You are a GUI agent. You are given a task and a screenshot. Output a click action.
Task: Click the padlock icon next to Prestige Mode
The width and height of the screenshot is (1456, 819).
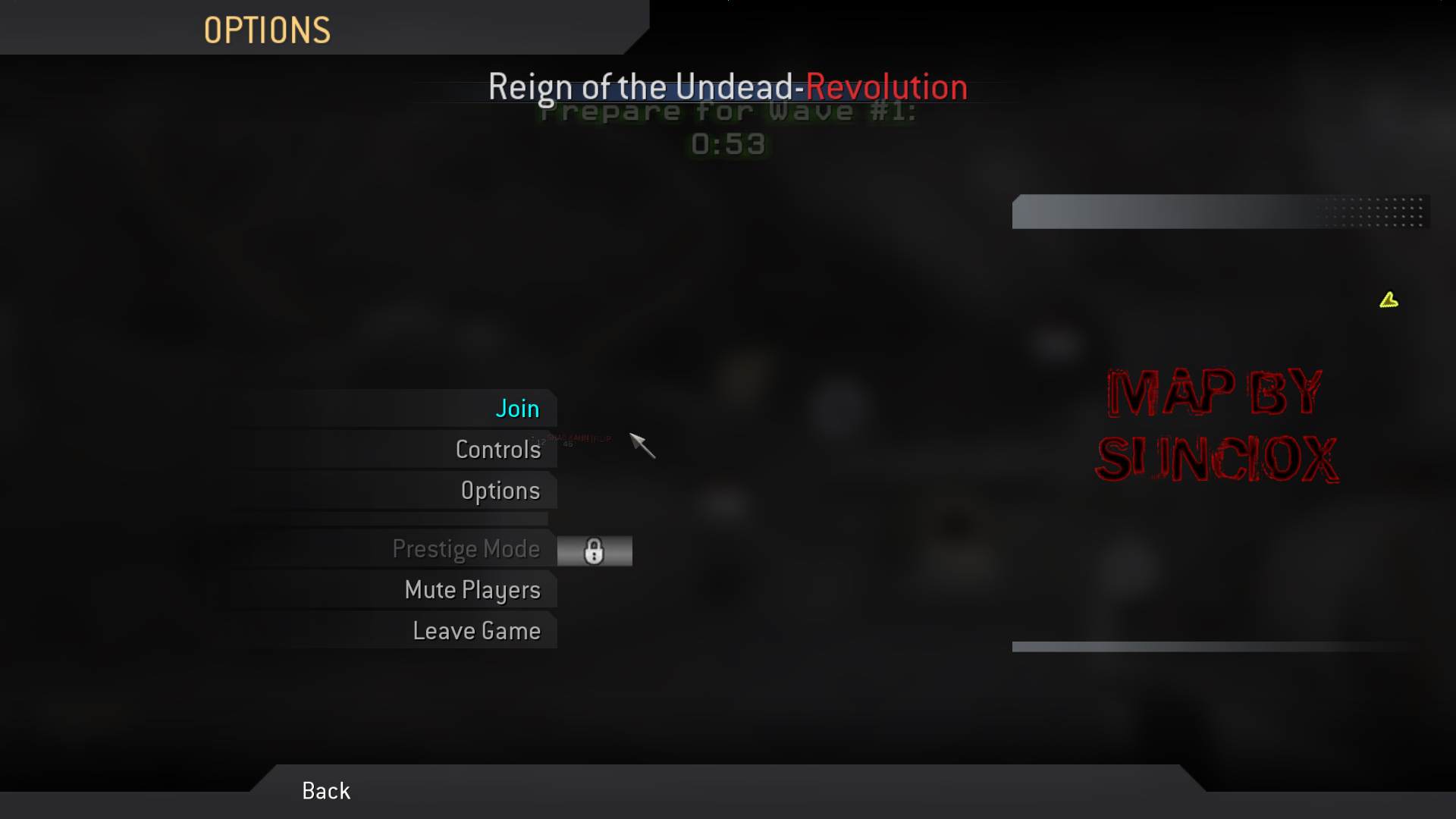(595, 551)
